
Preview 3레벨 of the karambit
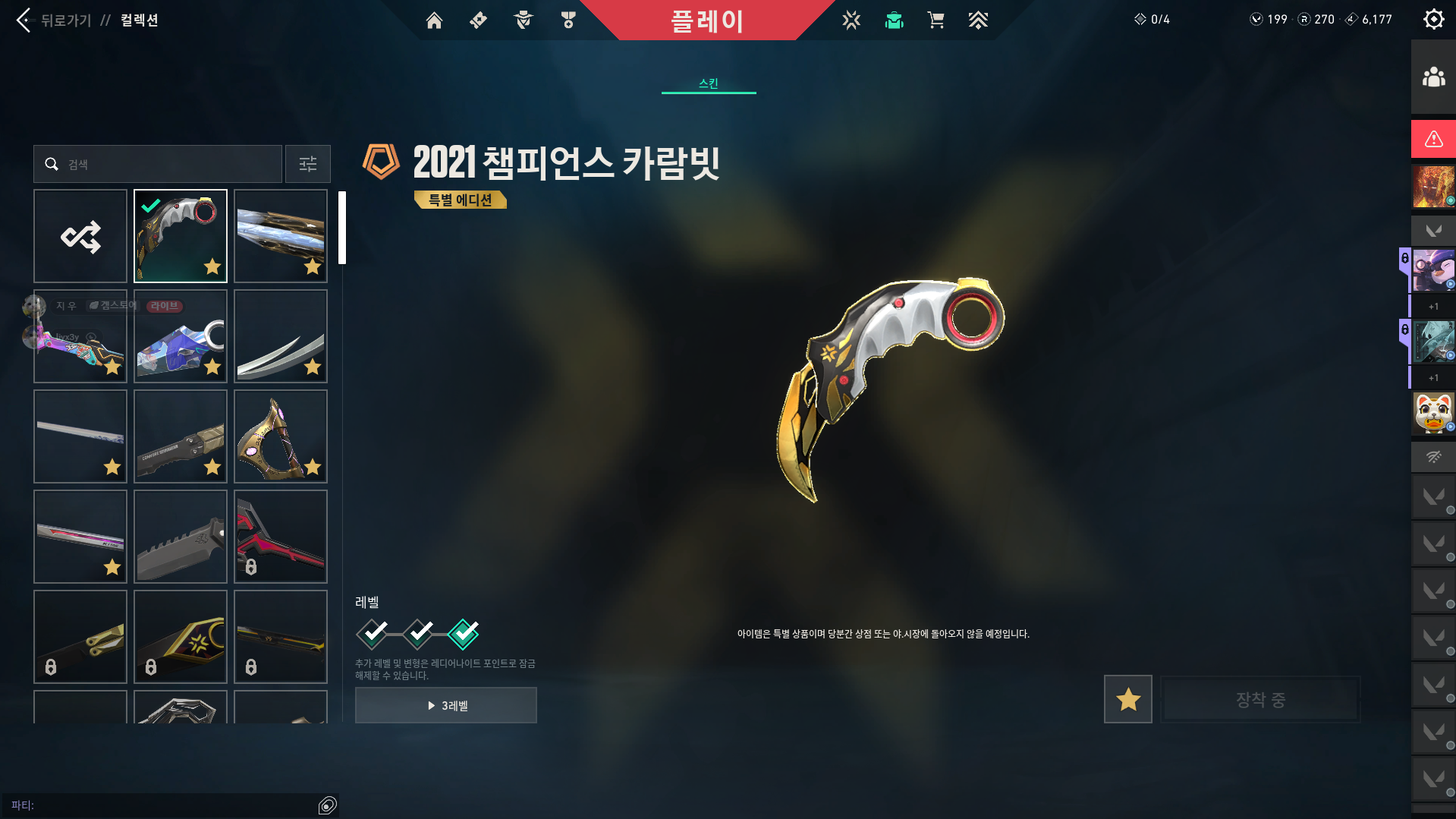pyautogui.click(x=446, y=705)
